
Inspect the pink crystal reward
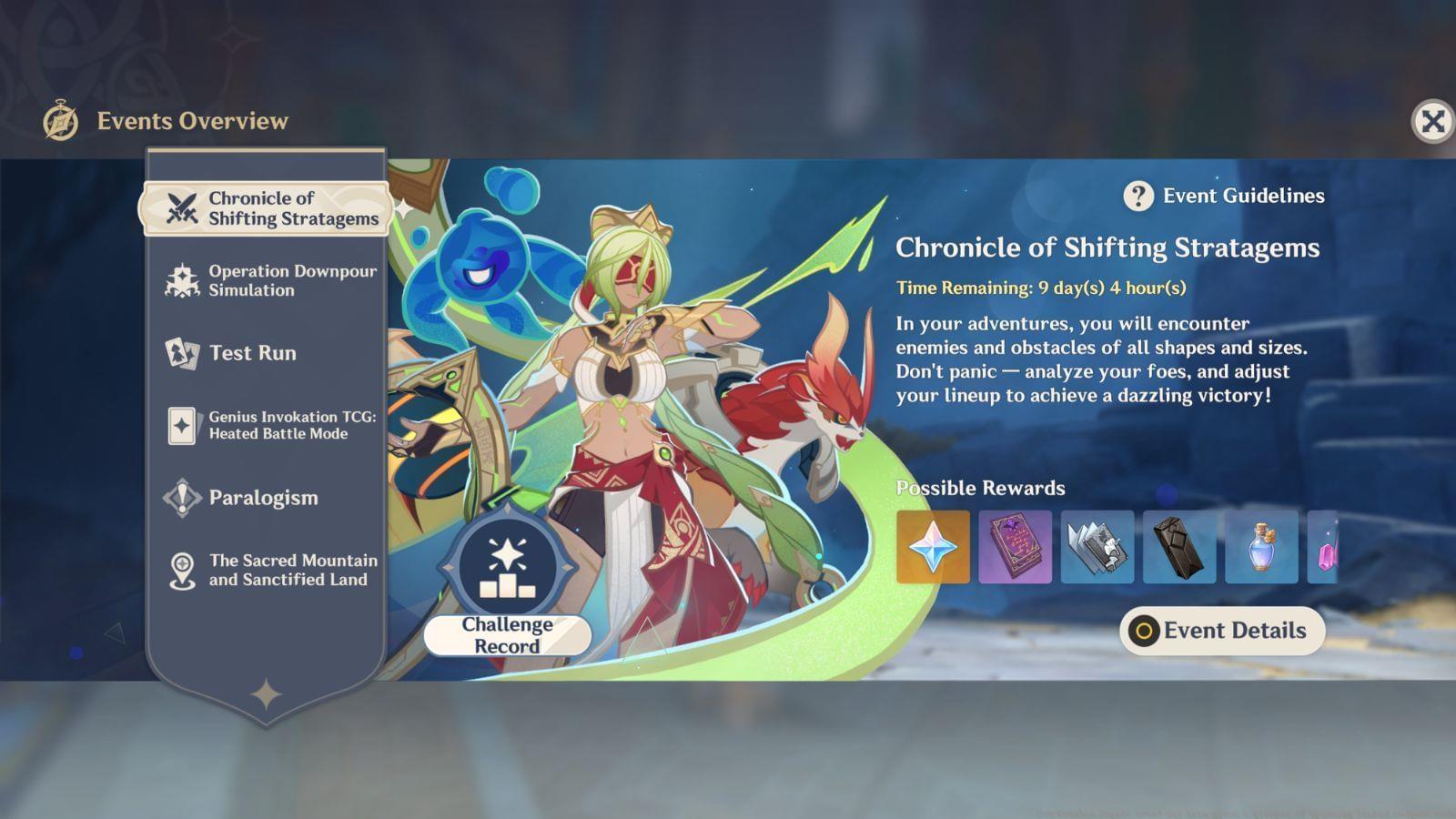(1324, 547)
